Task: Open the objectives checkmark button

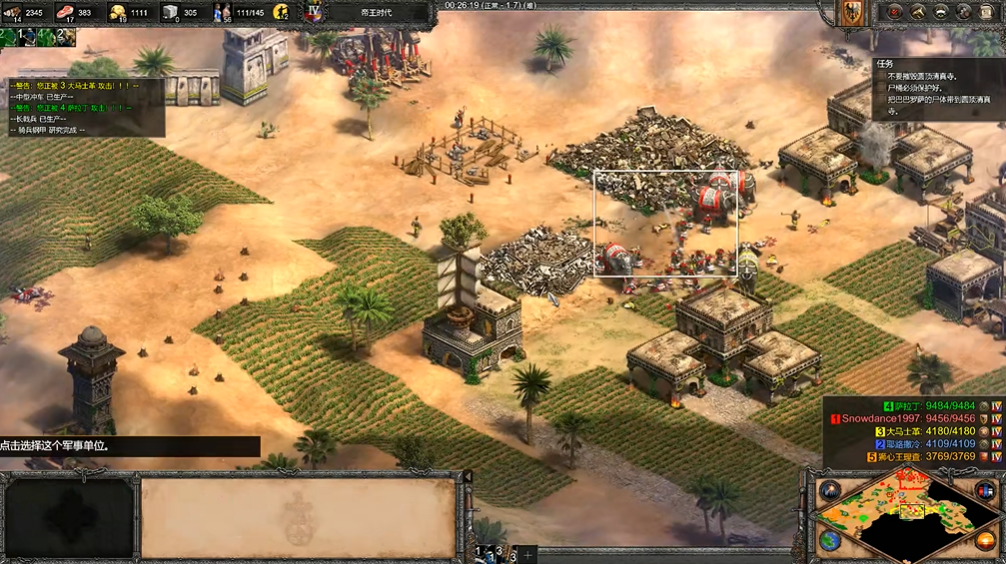Action: point(894,12)
